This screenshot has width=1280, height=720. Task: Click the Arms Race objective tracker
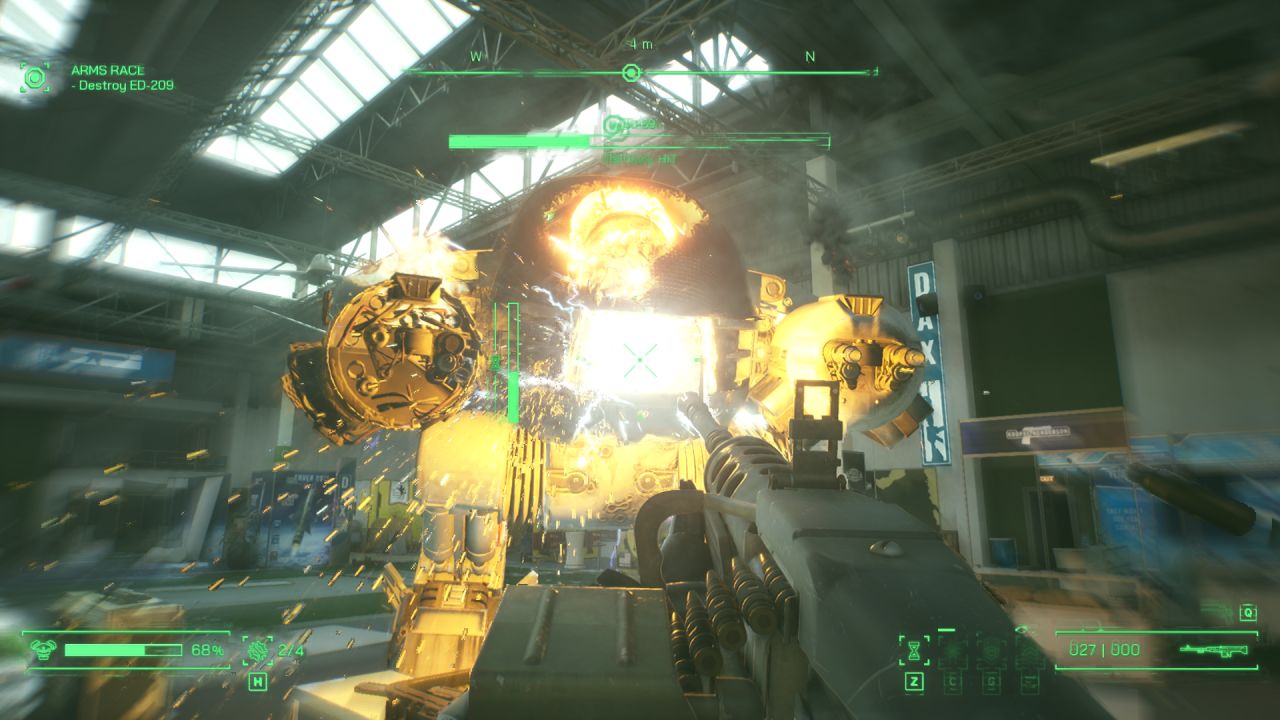[122, 78]
